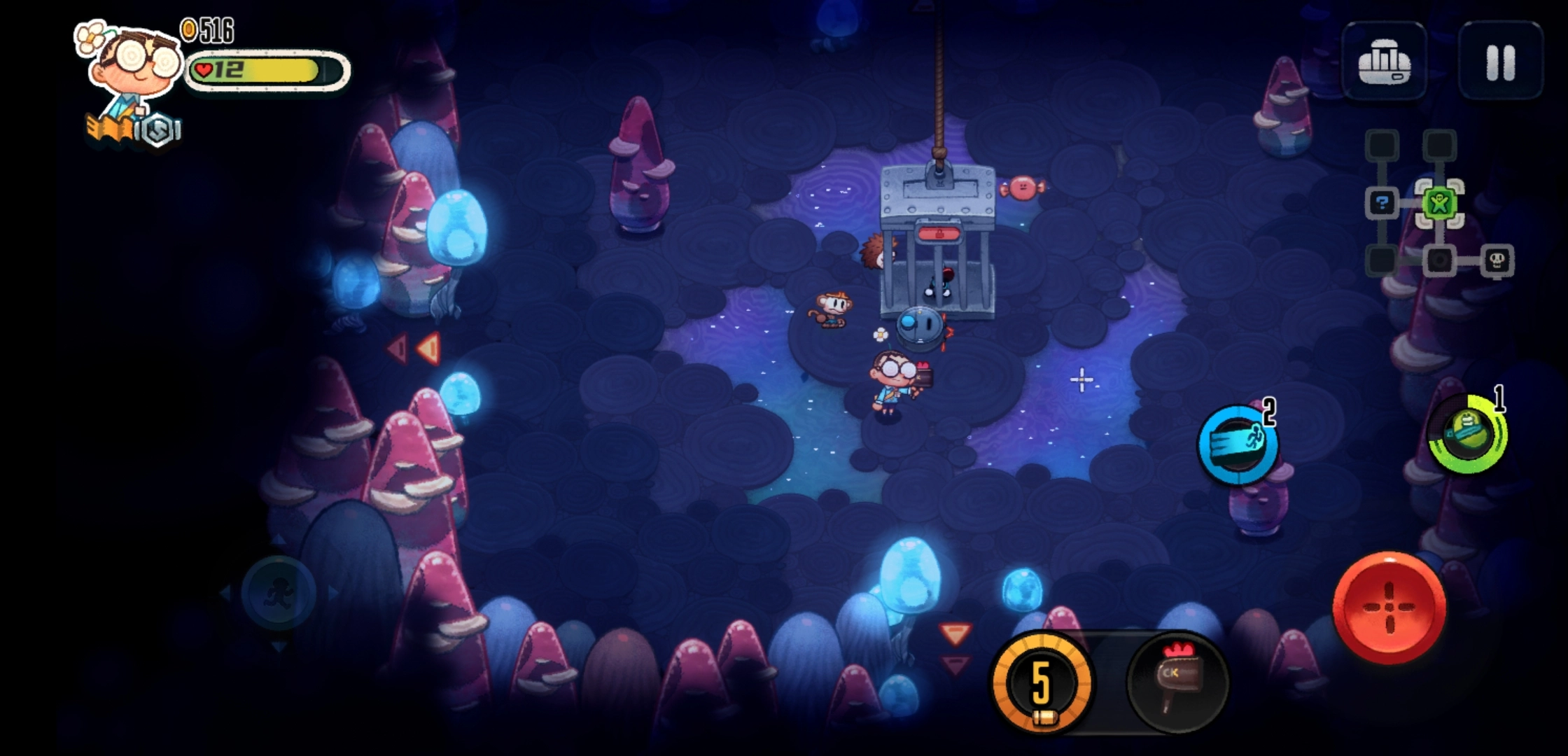Select the secondary weapon slot
This screenshot has width=1568, height=756.
point(1177,682)
